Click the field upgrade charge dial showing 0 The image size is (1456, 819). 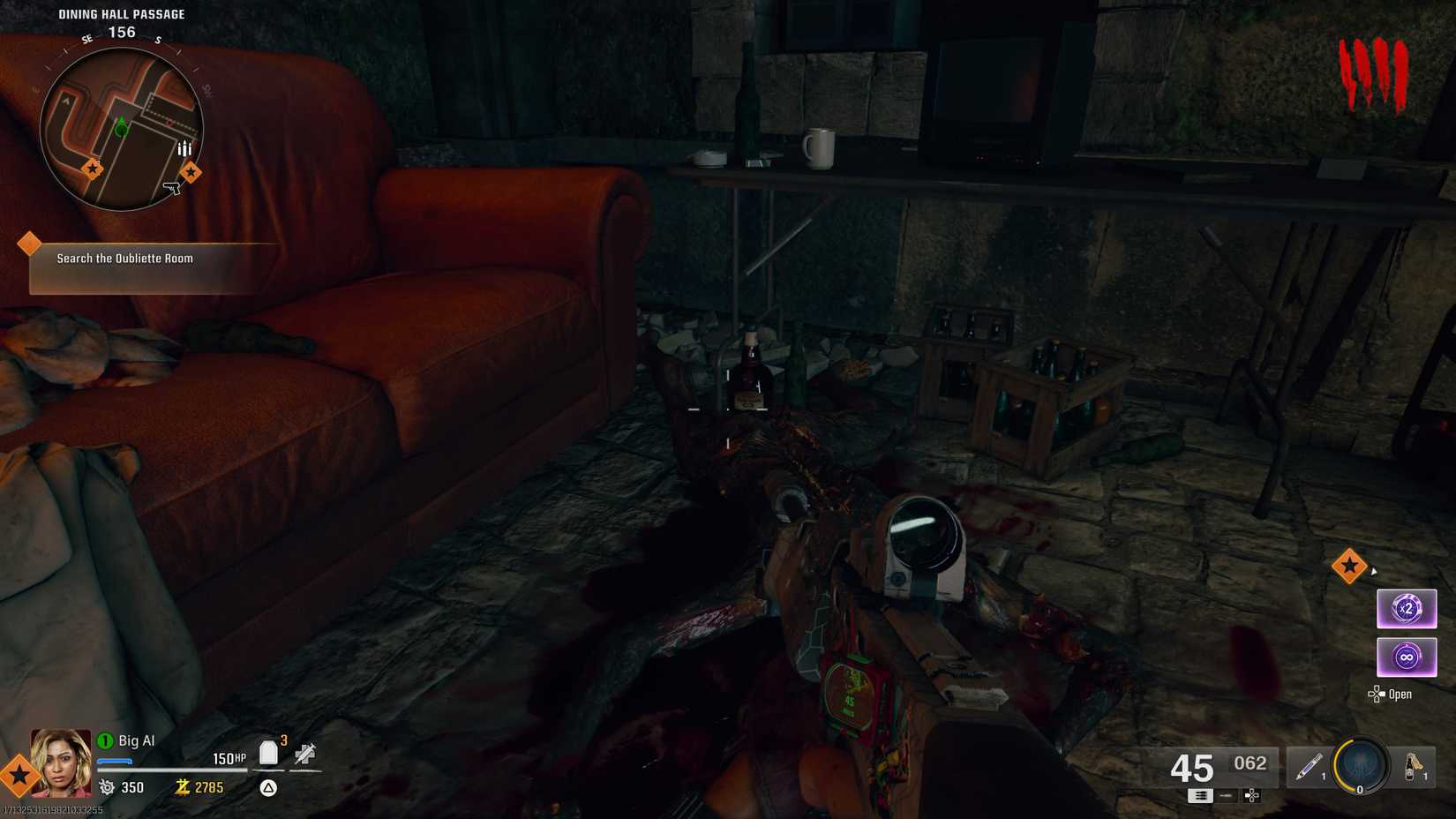(x=1359, y=767)
